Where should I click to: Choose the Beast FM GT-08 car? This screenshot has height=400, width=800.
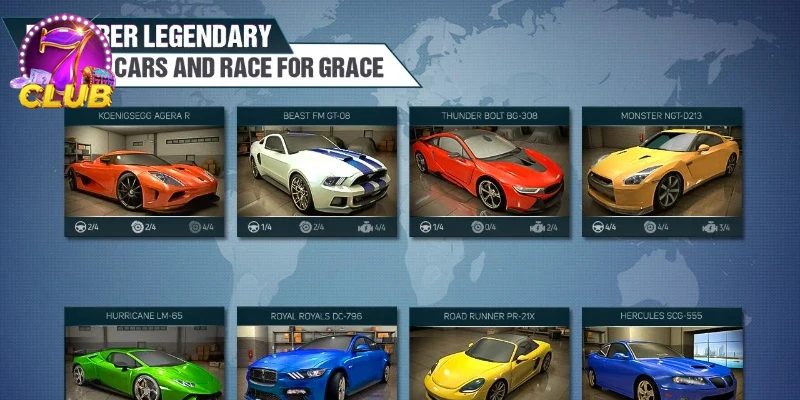317,170
